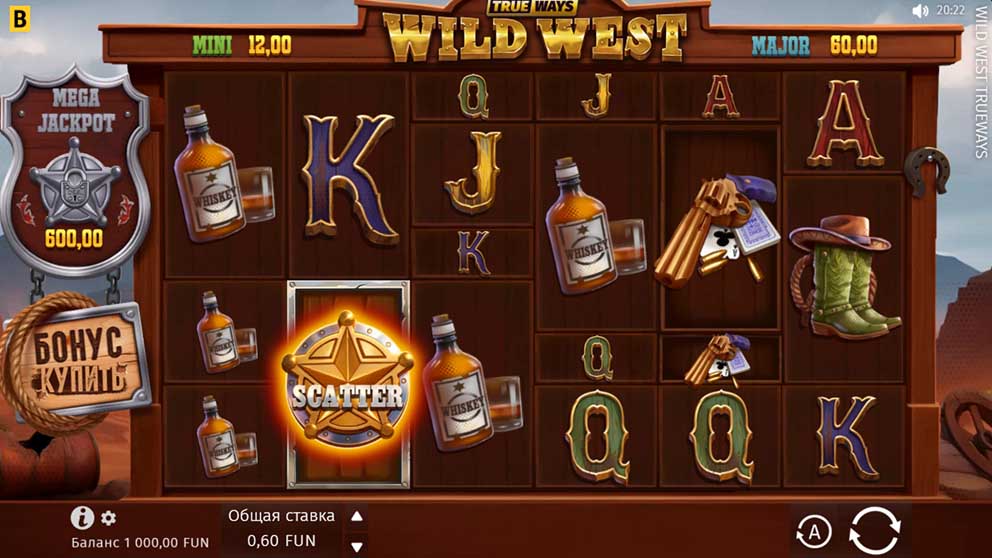Increase the total bet with the up arrow
992x558 pixels.
point(356,517)
